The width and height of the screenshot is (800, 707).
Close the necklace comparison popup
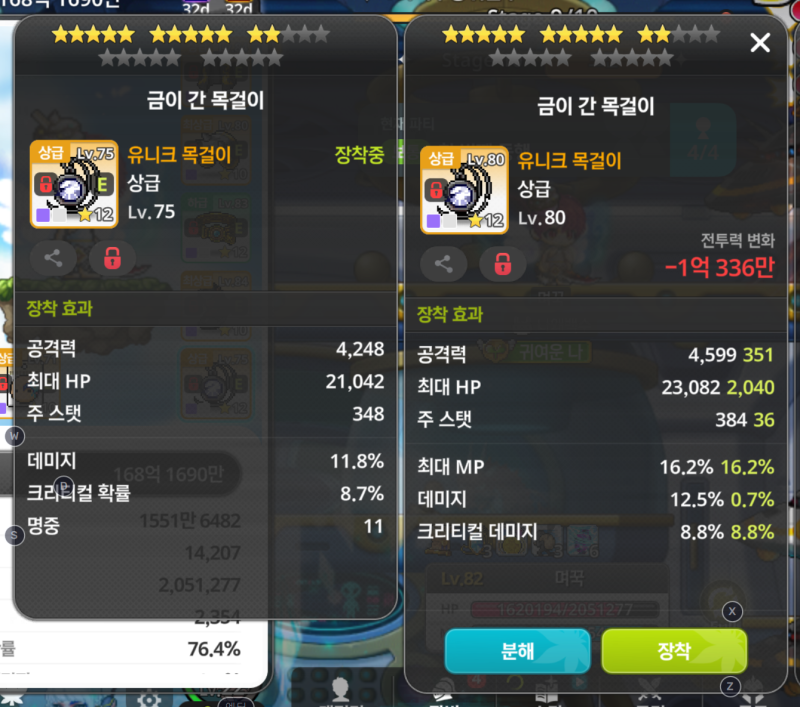click(x=760, y=43)
